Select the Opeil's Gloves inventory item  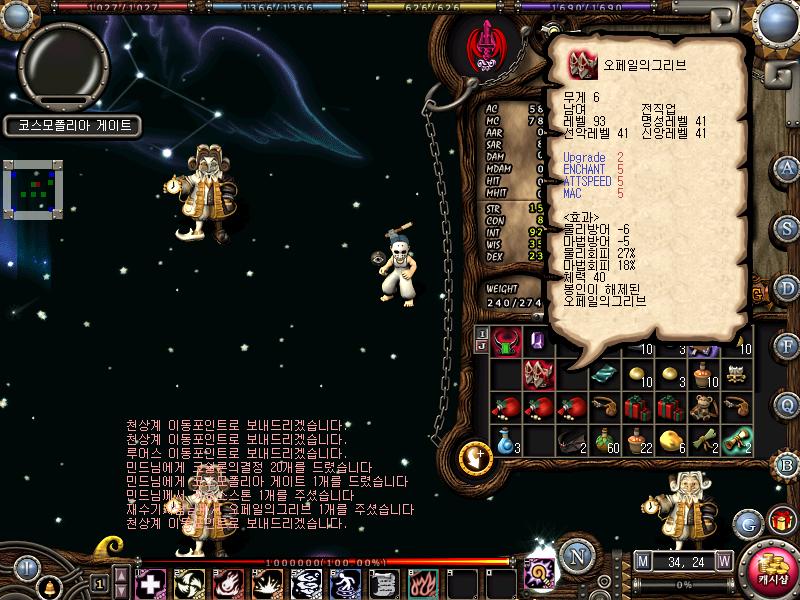(540, 374)
